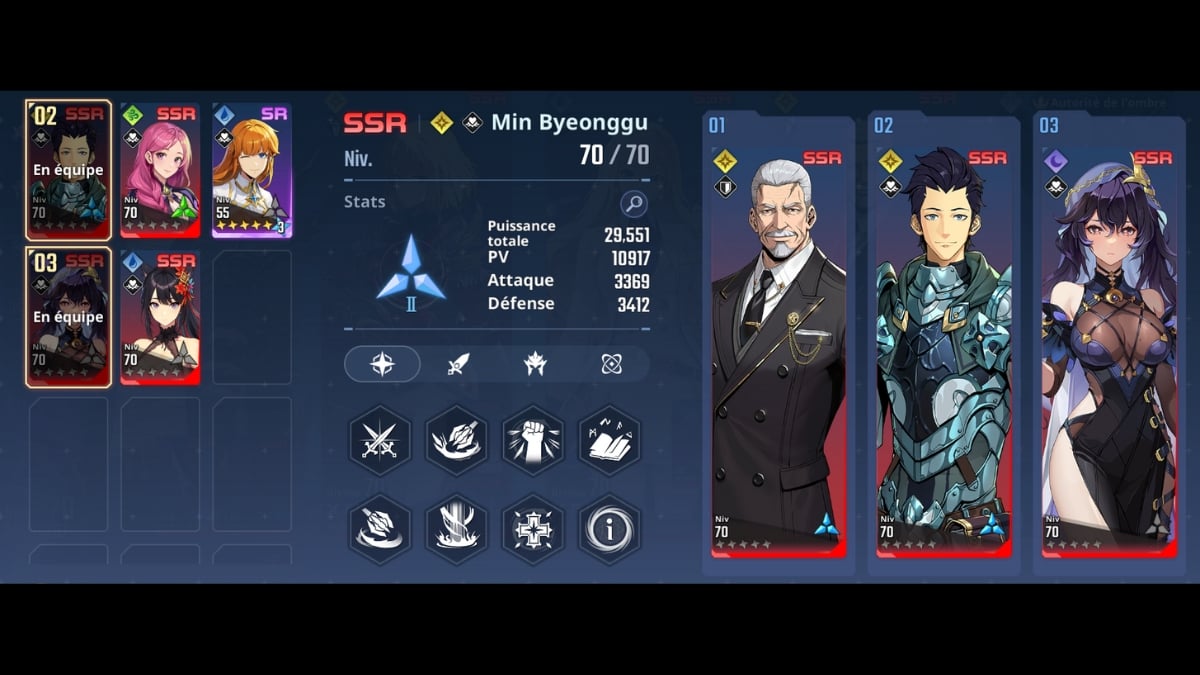This screenshot has width=1200, height=675.
Task: Select Min Byeonggu card in roster list
Action: (68, 170)
